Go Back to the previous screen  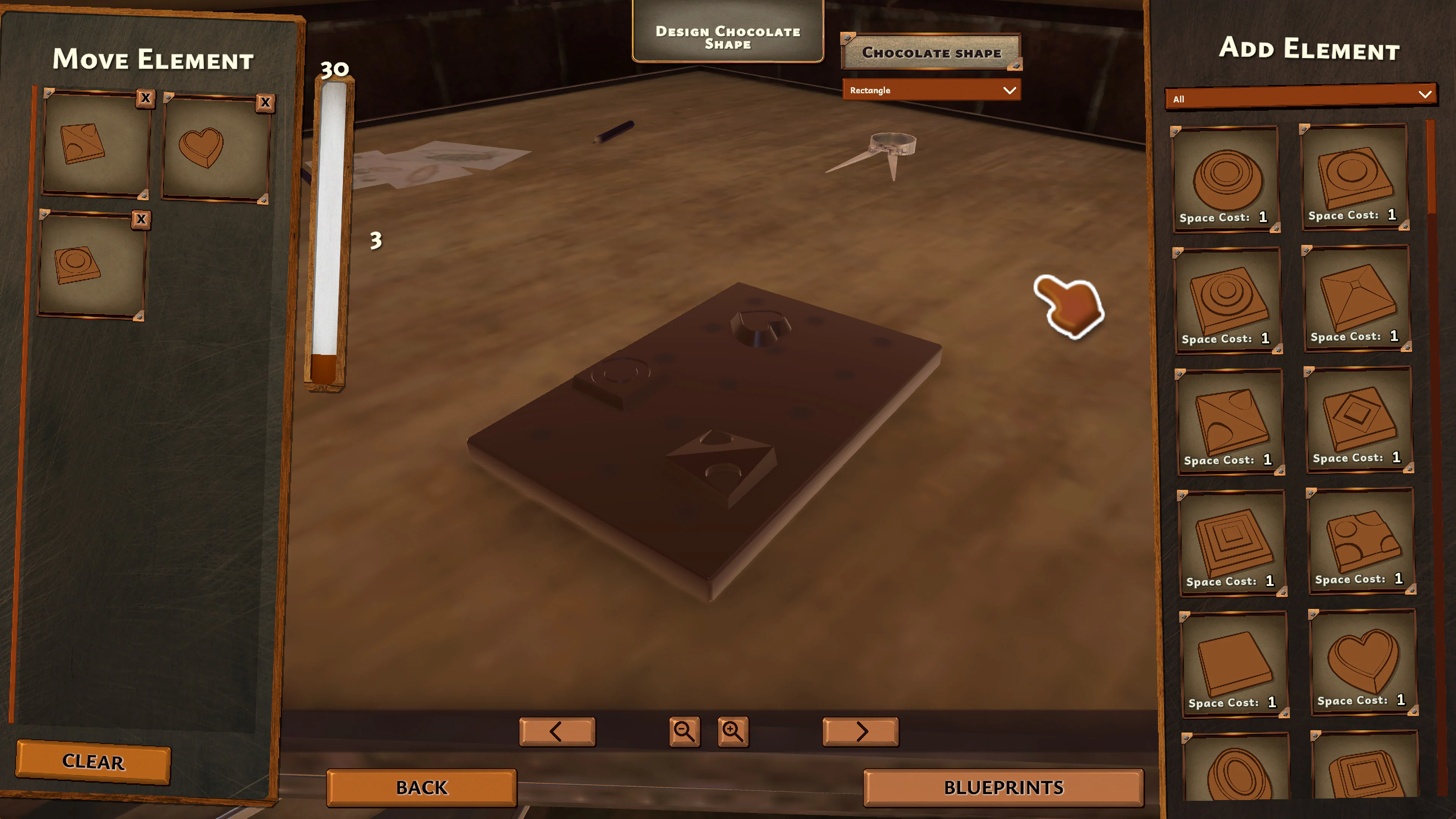tap(422, 787)
